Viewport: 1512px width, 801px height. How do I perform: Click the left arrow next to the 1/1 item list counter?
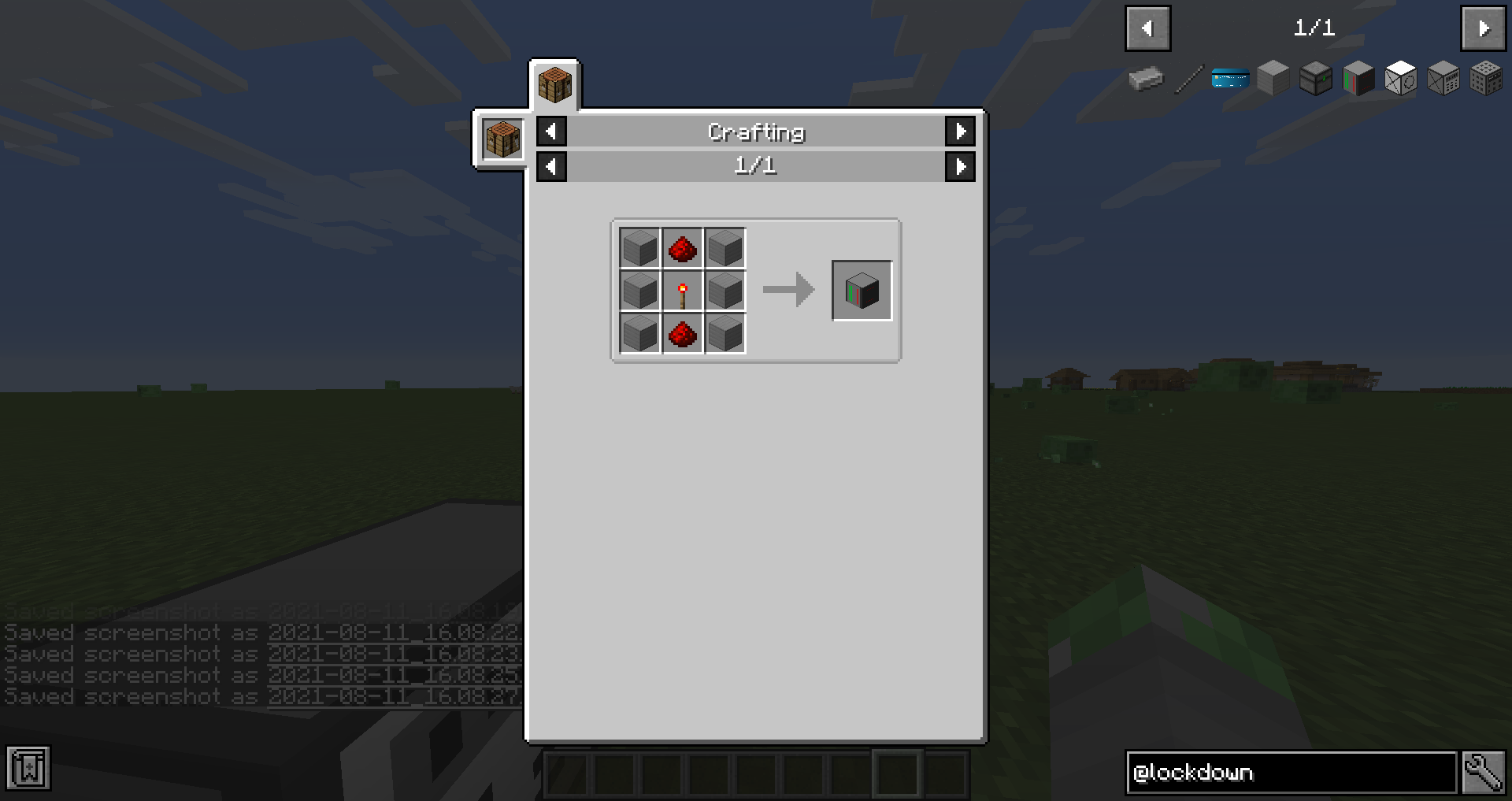click(x=550, y=166)
